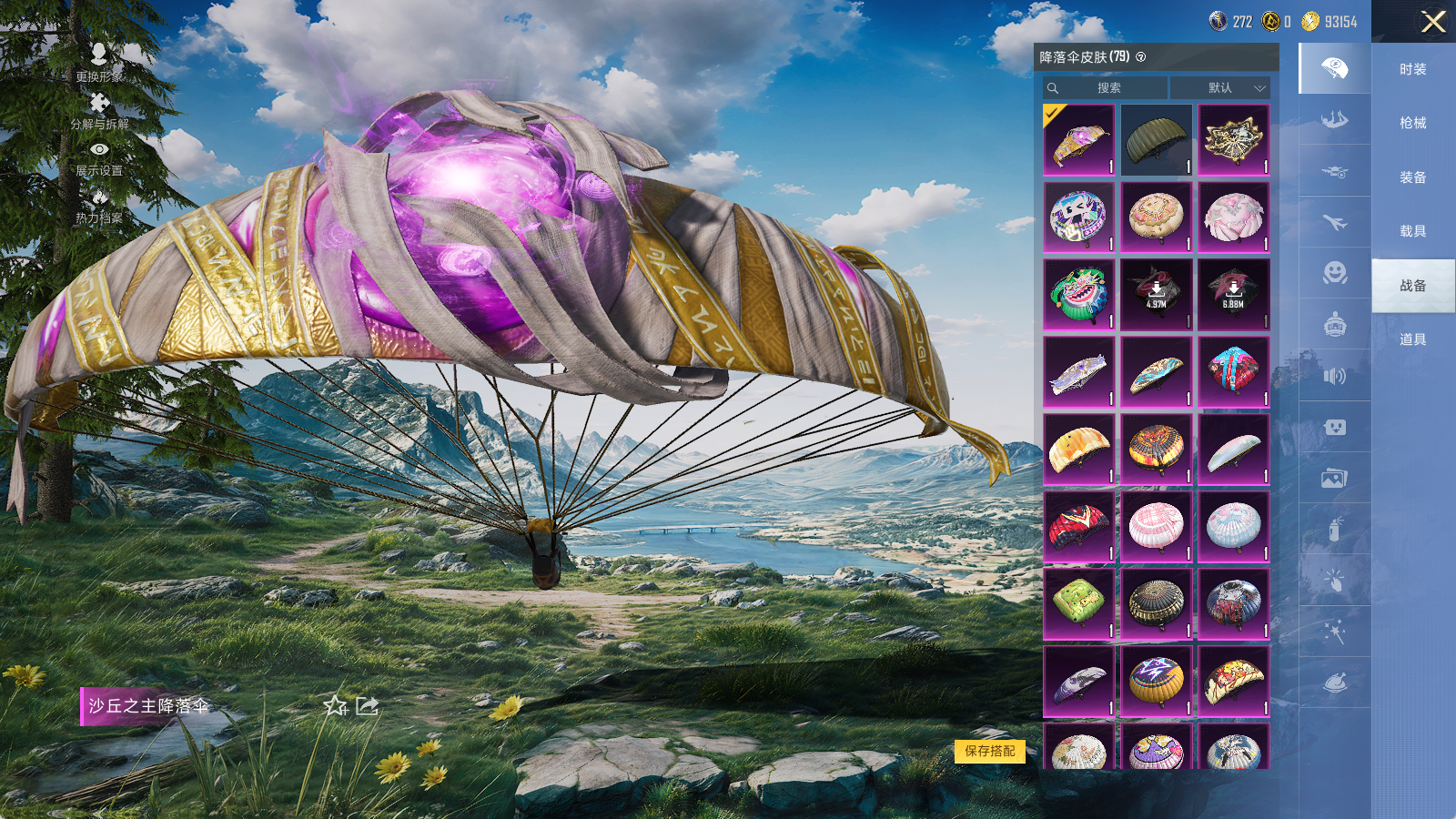Open 展示设置 display settings
The width and height of the screenshot is (1456, 819).
(99, 157)
